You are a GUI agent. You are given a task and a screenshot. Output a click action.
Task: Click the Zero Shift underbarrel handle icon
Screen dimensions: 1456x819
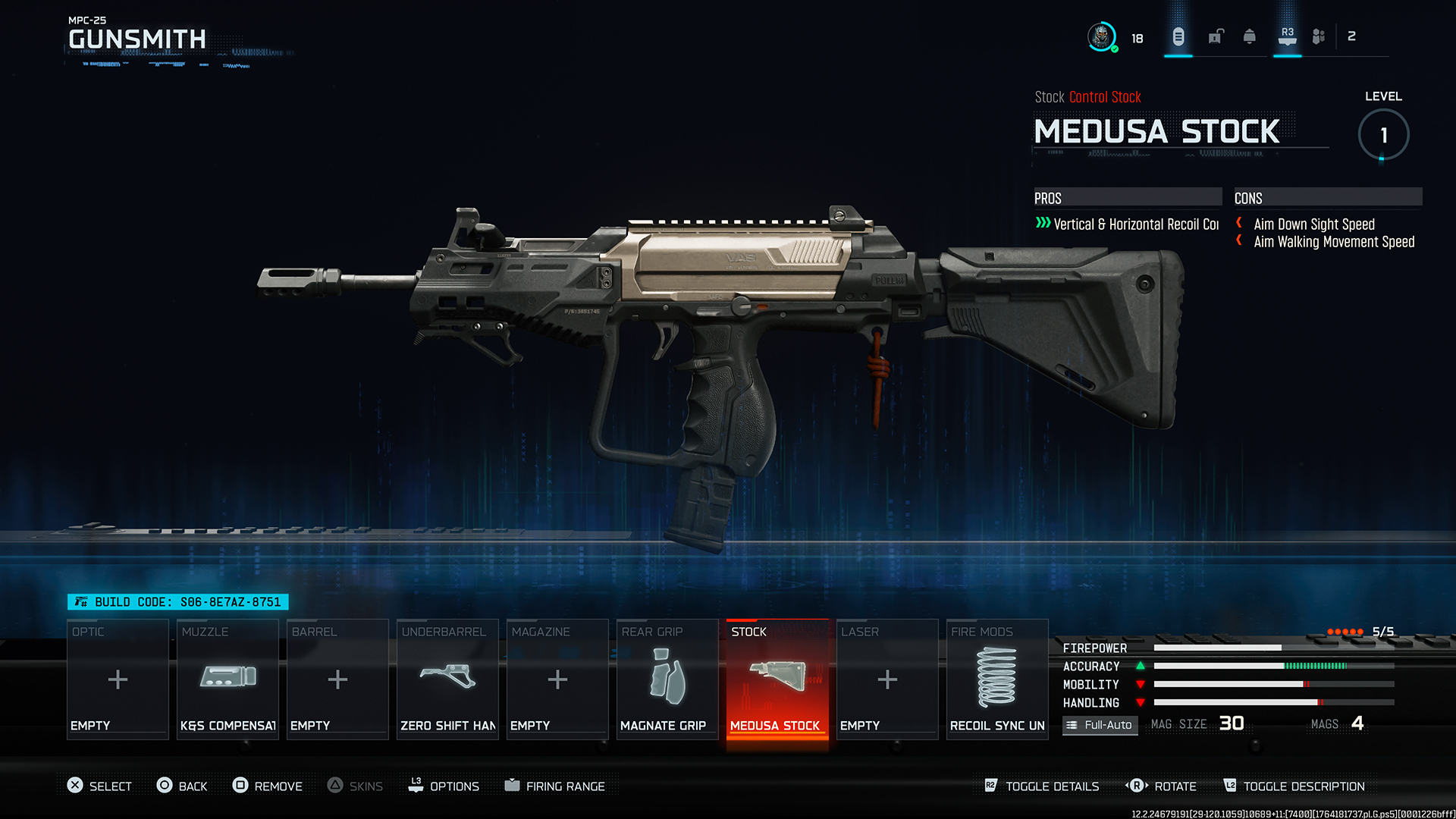click(447, 677)
